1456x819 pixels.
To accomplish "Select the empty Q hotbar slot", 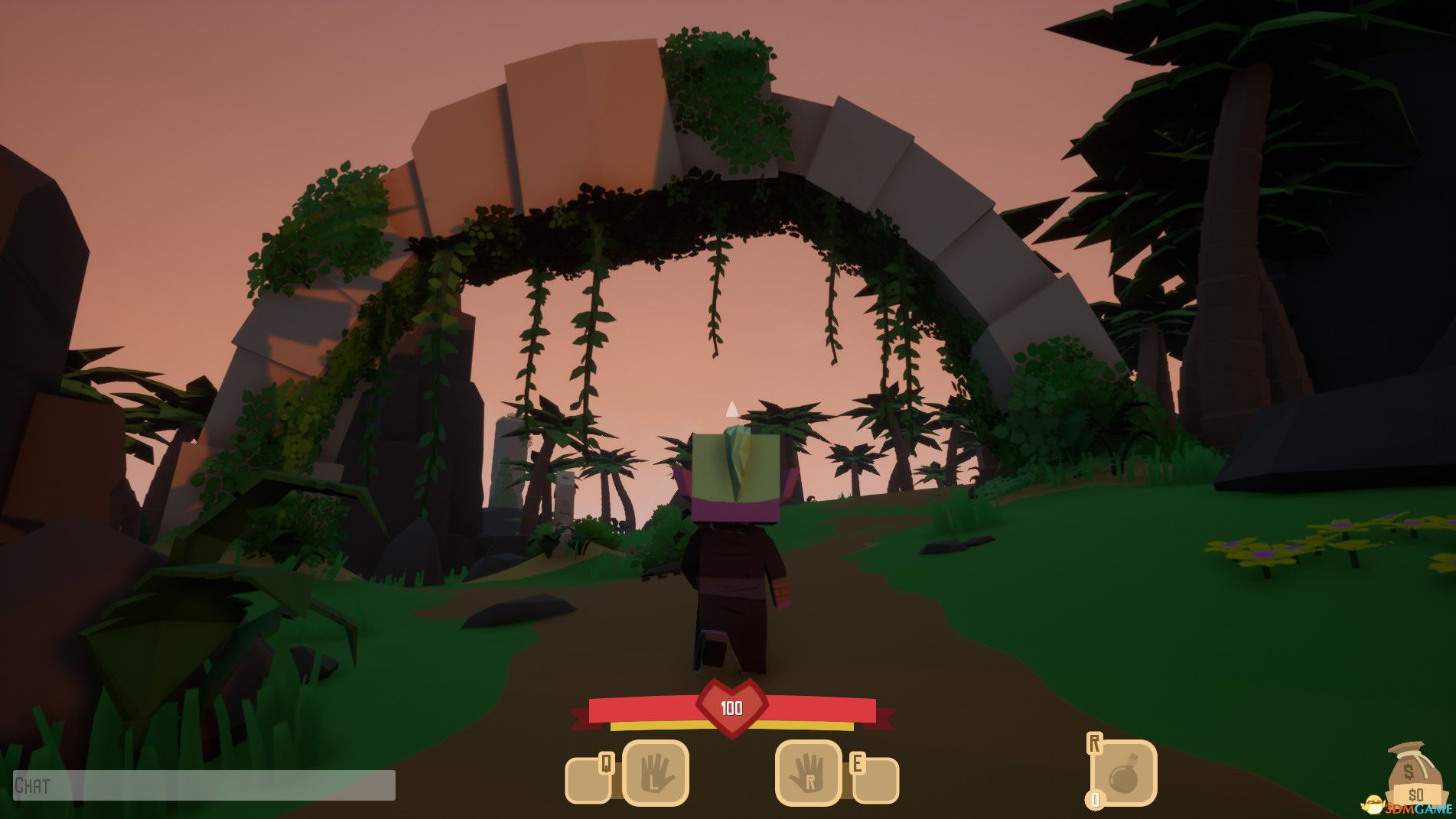I will click(588, 782).
